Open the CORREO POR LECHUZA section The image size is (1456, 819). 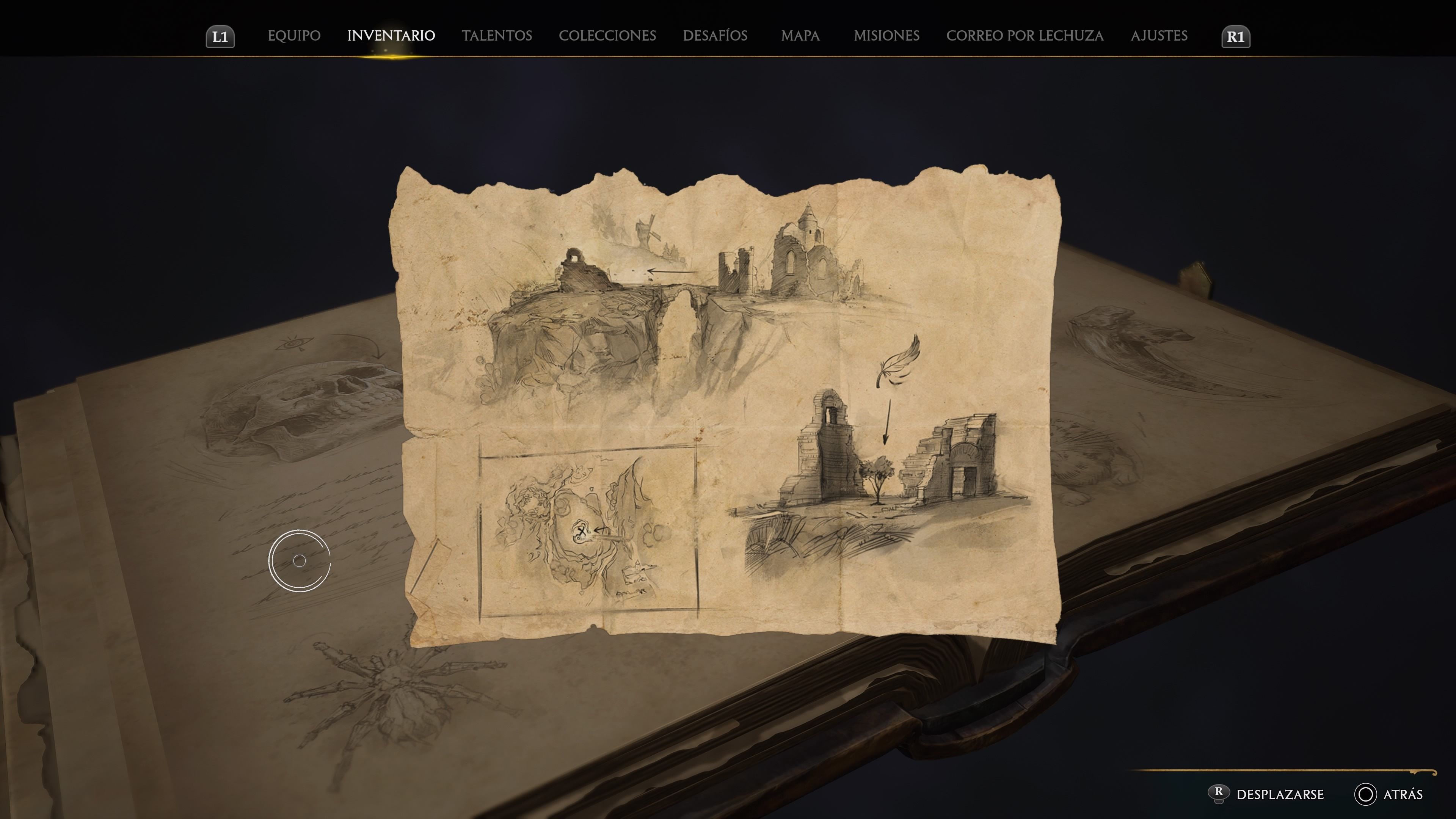pyautogui.click(x=1024, y=36)
